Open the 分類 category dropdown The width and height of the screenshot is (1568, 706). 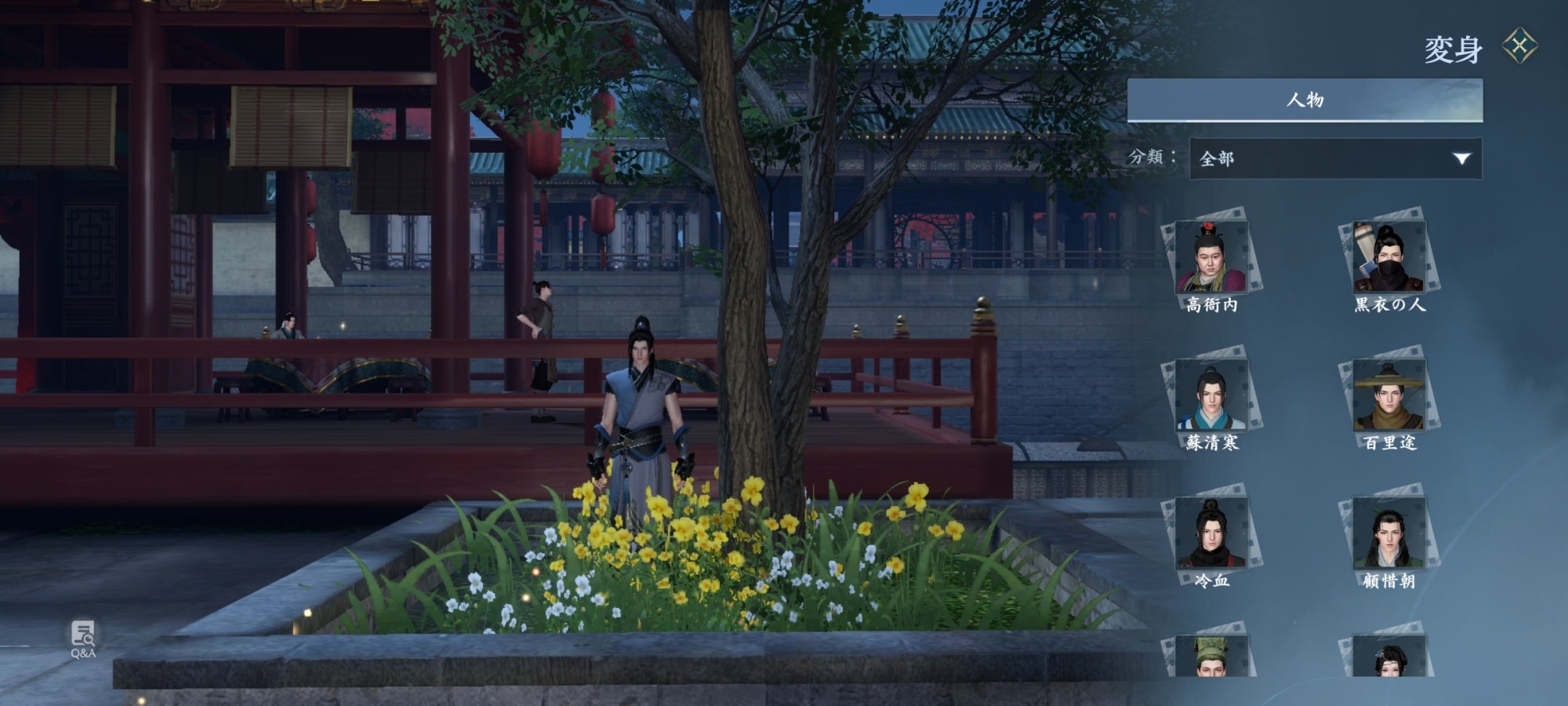(1335, 158)
